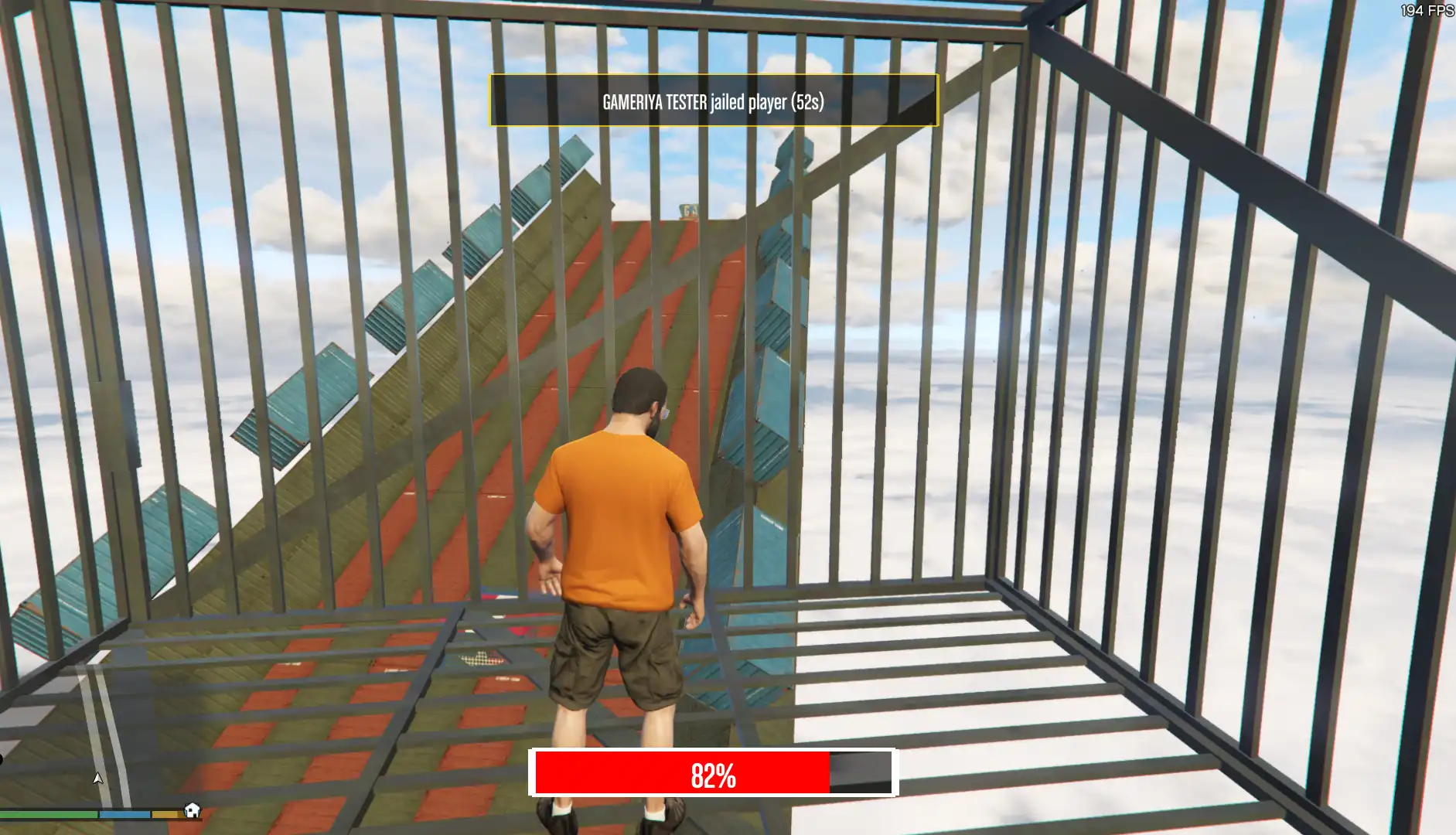Click the 82% progress label
Image resolution: width=1456 pixels, height=835 pixels.
pyautogui.click(x=712, y=774)
